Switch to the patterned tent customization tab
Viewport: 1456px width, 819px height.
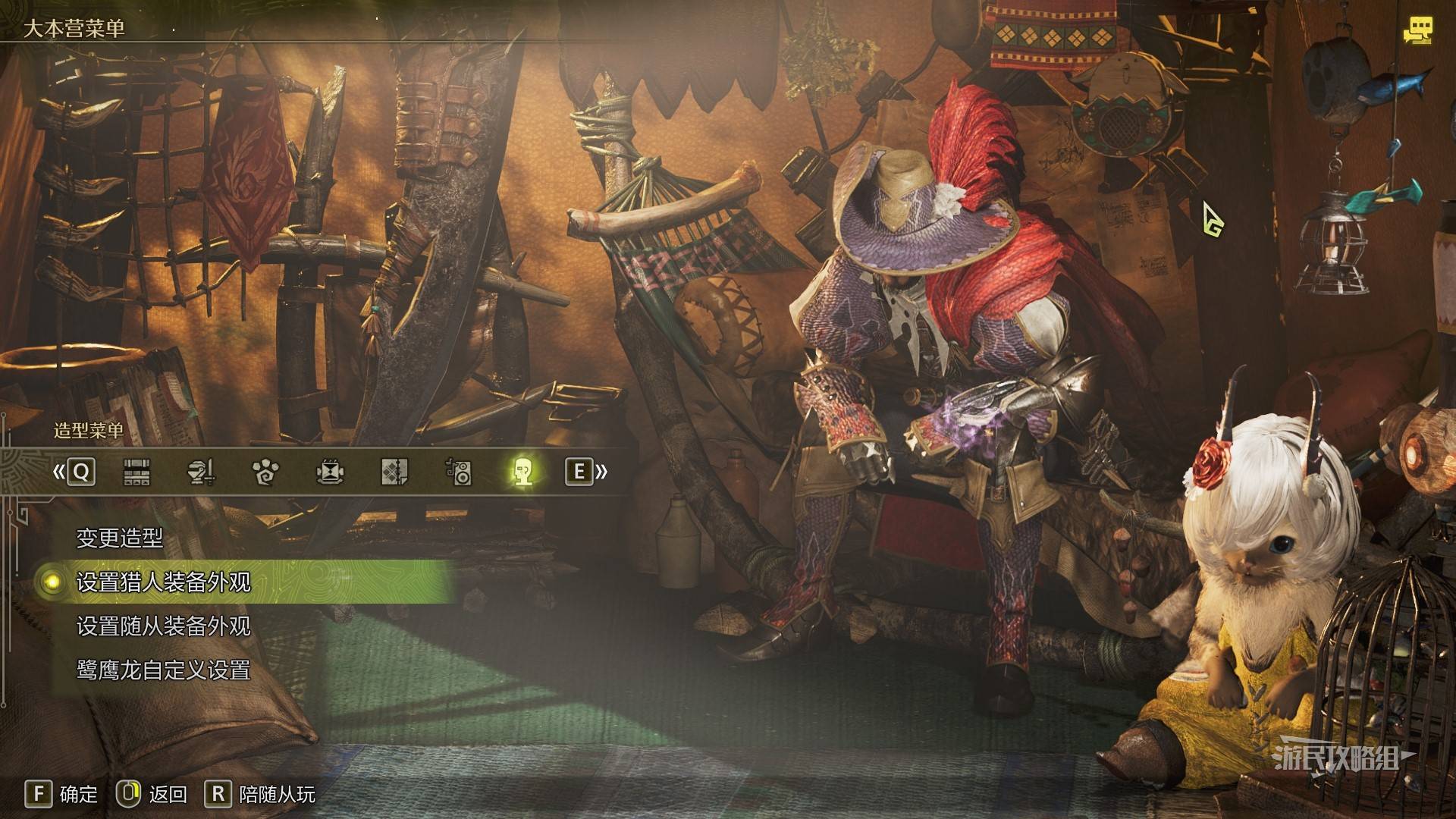pos(394,472)
